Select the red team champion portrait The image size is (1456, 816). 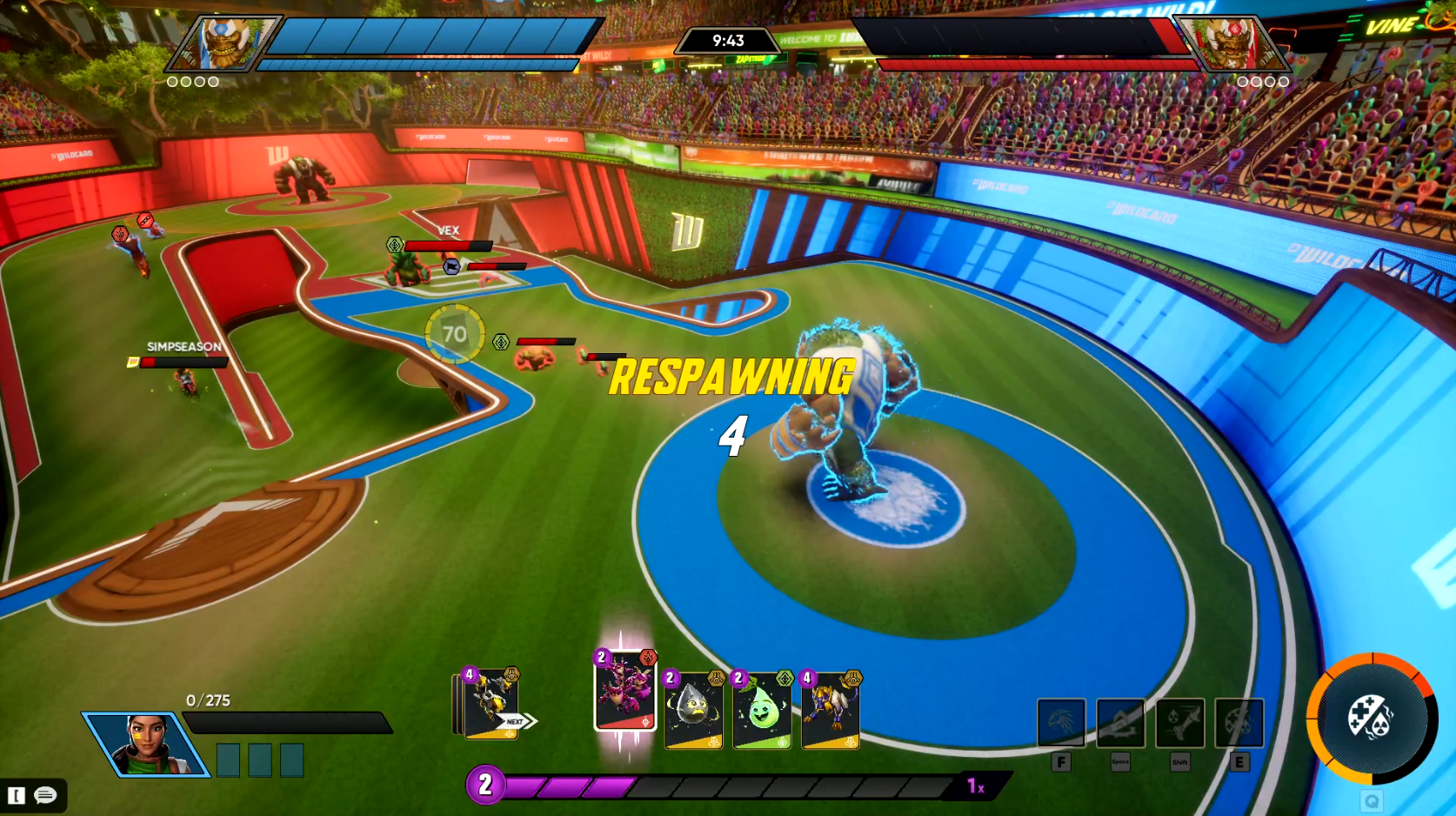coord(1231,43)
